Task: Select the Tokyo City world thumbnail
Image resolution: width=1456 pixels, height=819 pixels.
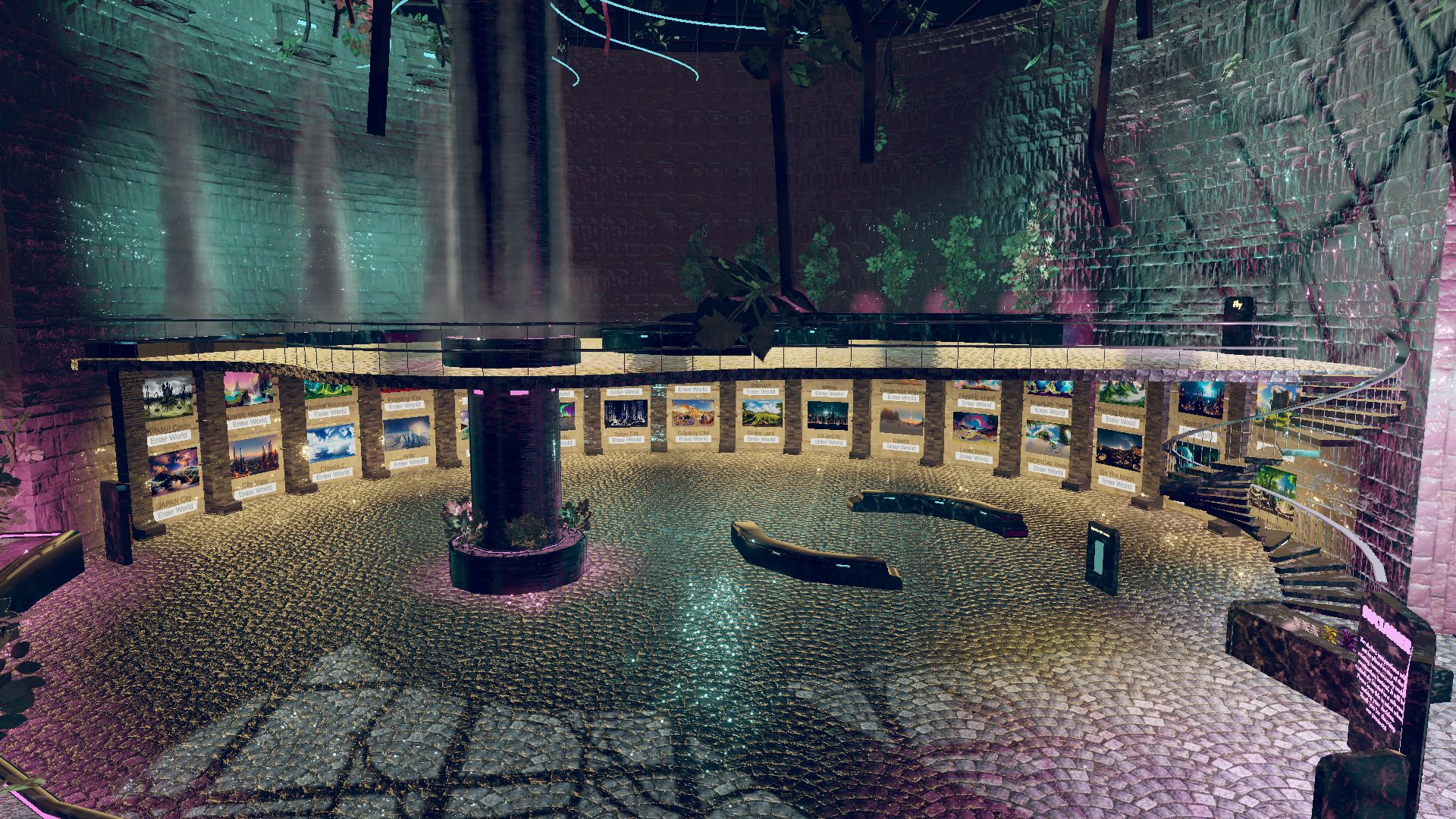Action: click(624, 414)
